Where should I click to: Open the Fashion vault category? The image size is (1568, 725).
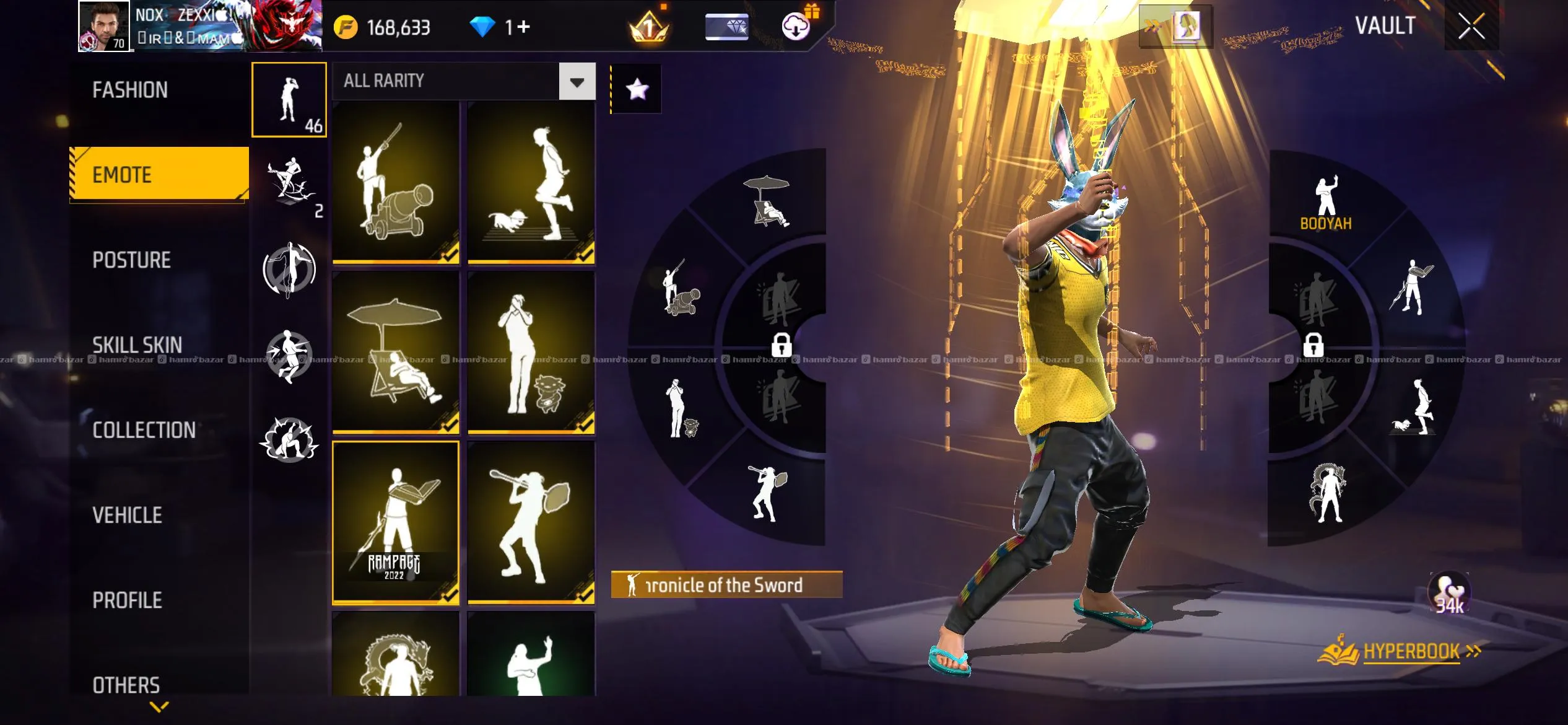(130, 90)
